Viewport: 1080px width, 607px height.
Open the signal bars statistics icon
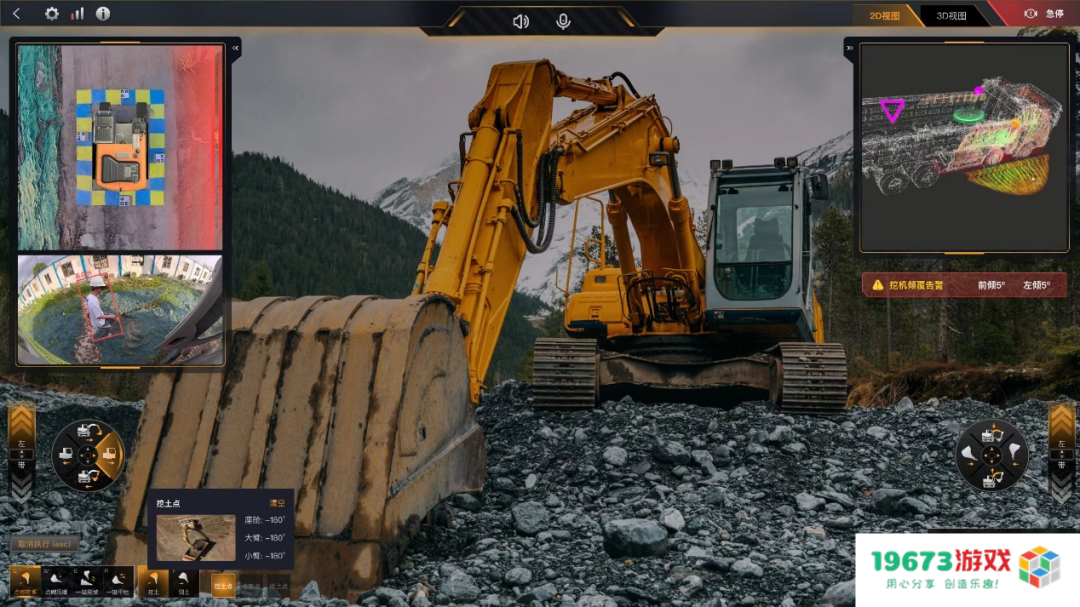[77, 14]
